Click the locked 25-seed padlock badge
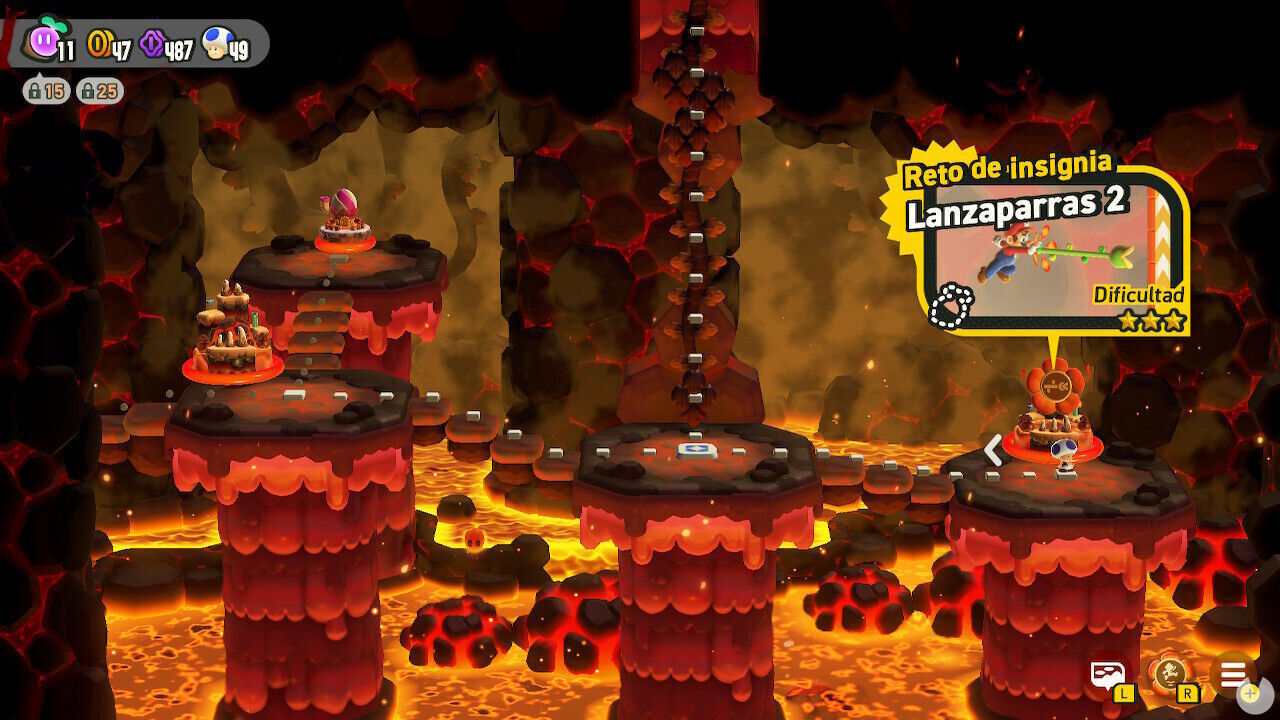 tap(95, 90)
